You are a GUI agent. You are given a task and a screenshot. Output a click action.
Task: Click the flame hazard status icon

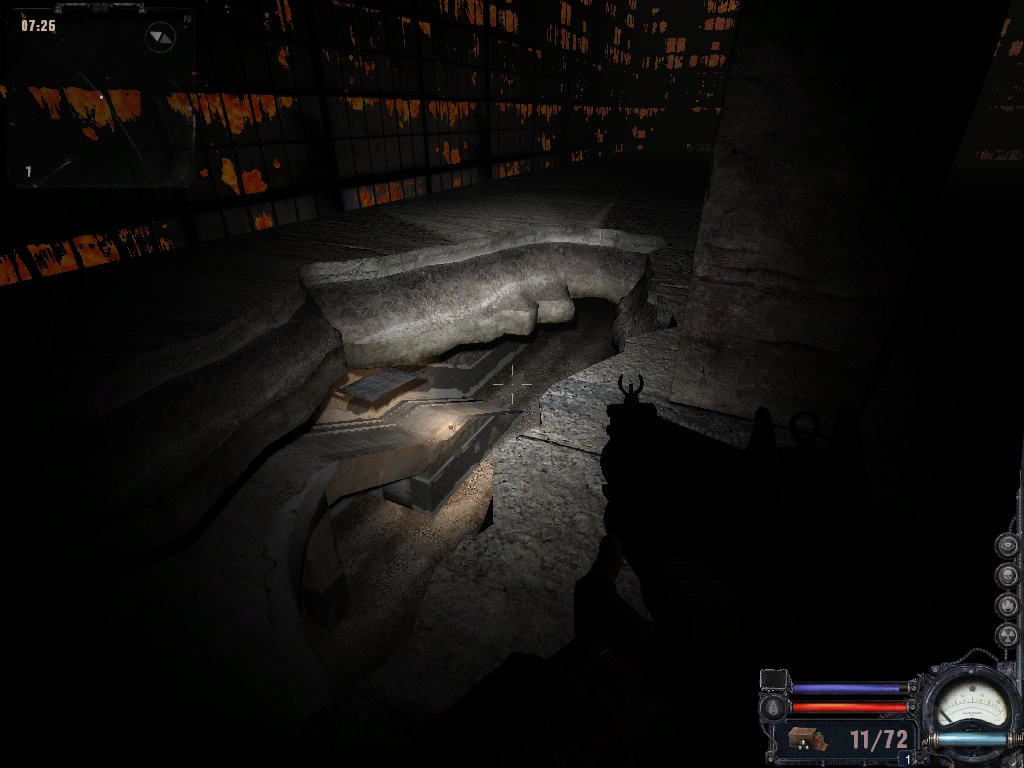click(1006, 606)
